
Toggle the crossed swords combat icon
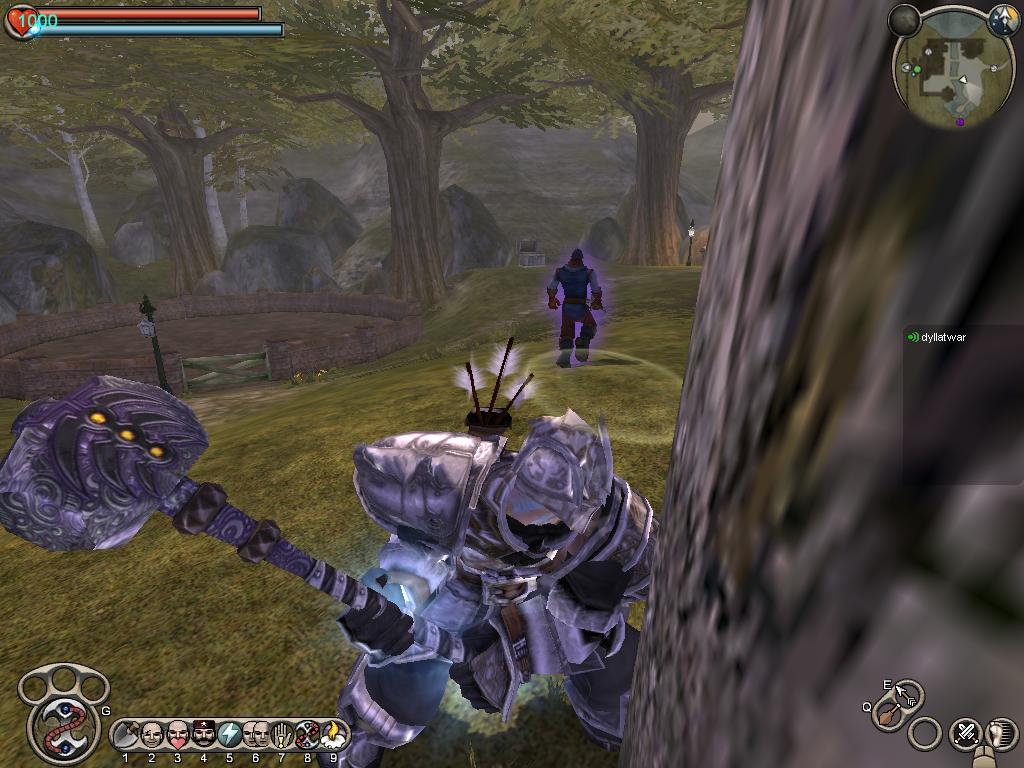click(x=965, y=733)
